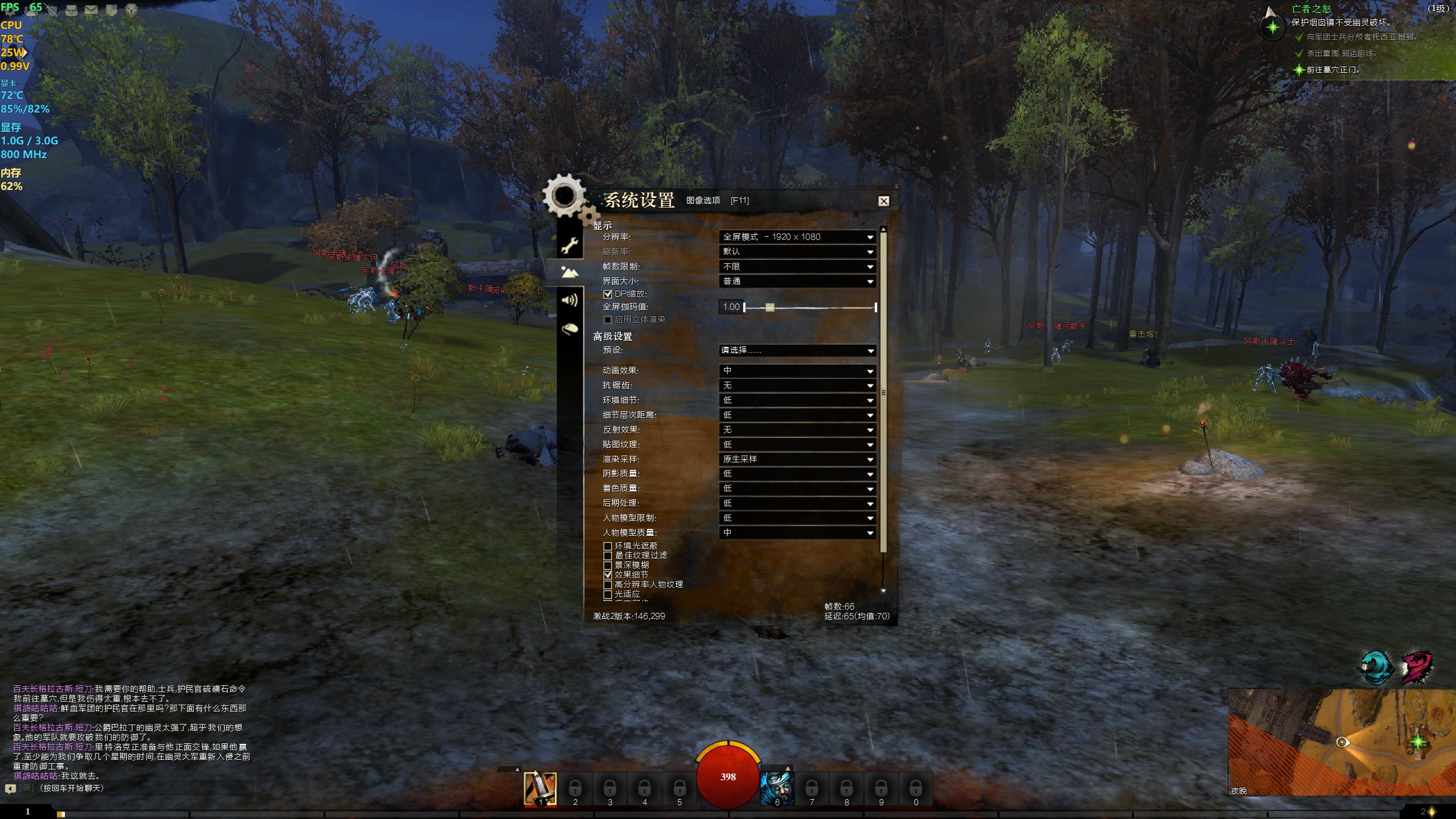The width and height of the screenshot is (1456, 819).
Task: Switch to the wrench general options tab
Action: click(570, 245)
